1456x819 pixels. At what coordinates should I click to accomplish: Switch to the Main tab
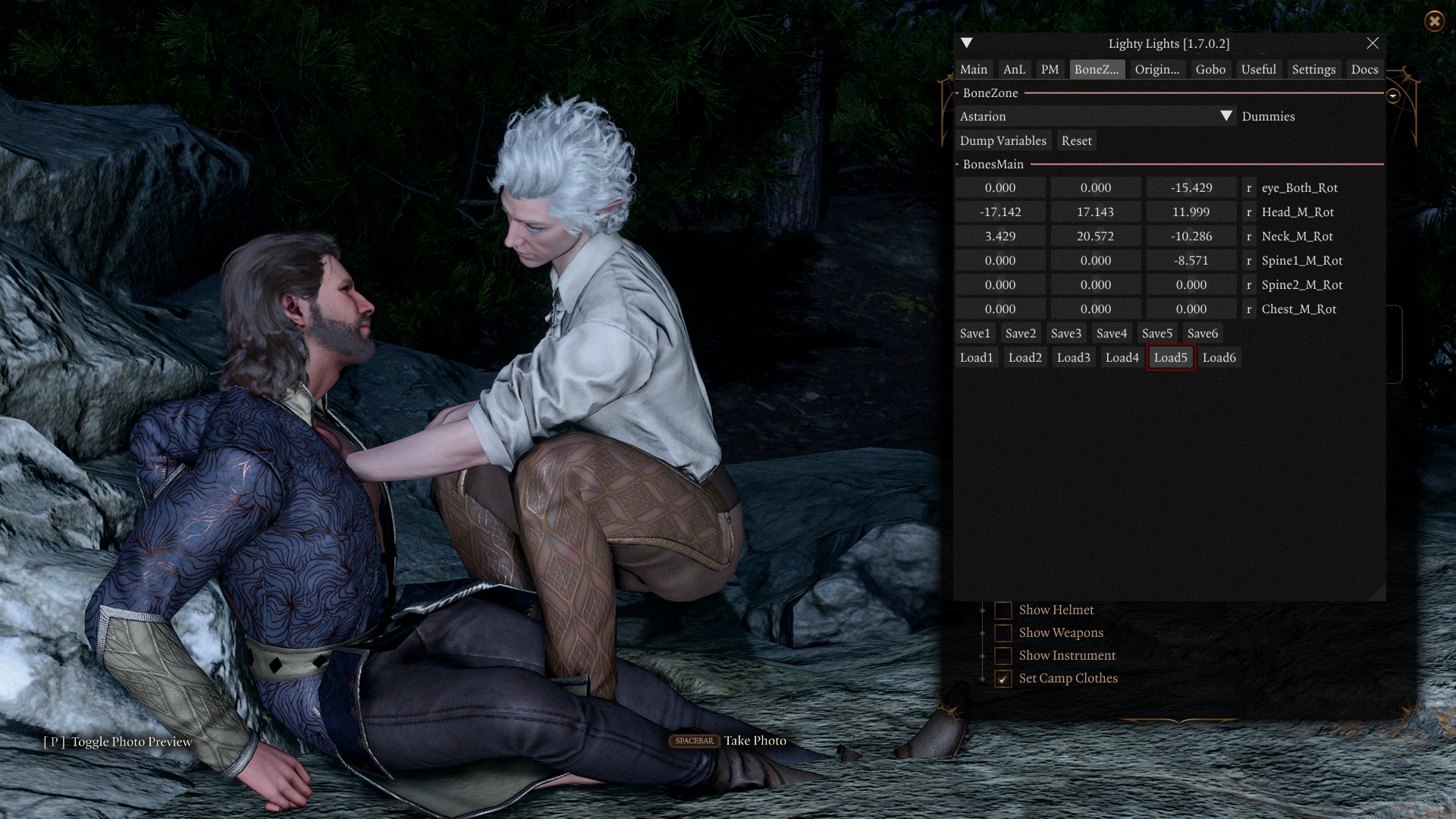(x=974, y=70)
